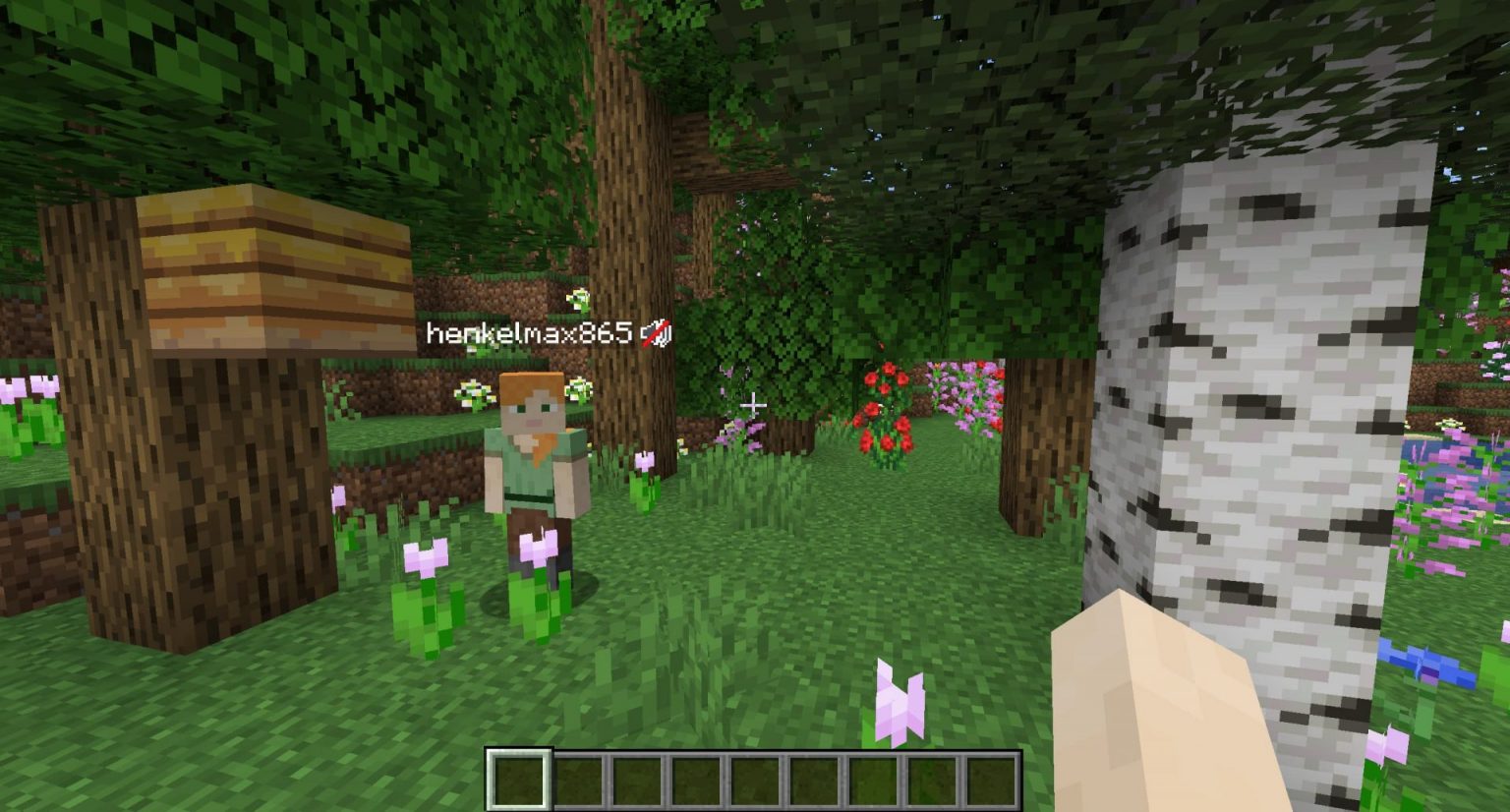
Task: Click the fourth hotbar slot
Action: pos(696,777)
